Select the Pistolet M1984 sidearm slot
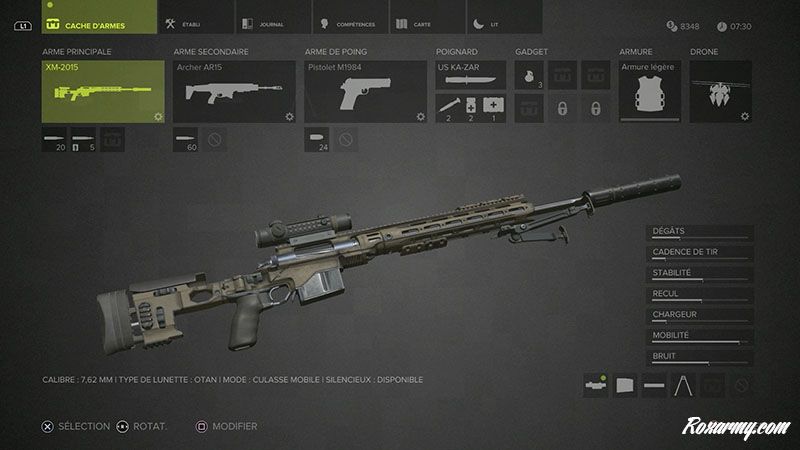This screenshot has width=800, height=450. [366, 92]
